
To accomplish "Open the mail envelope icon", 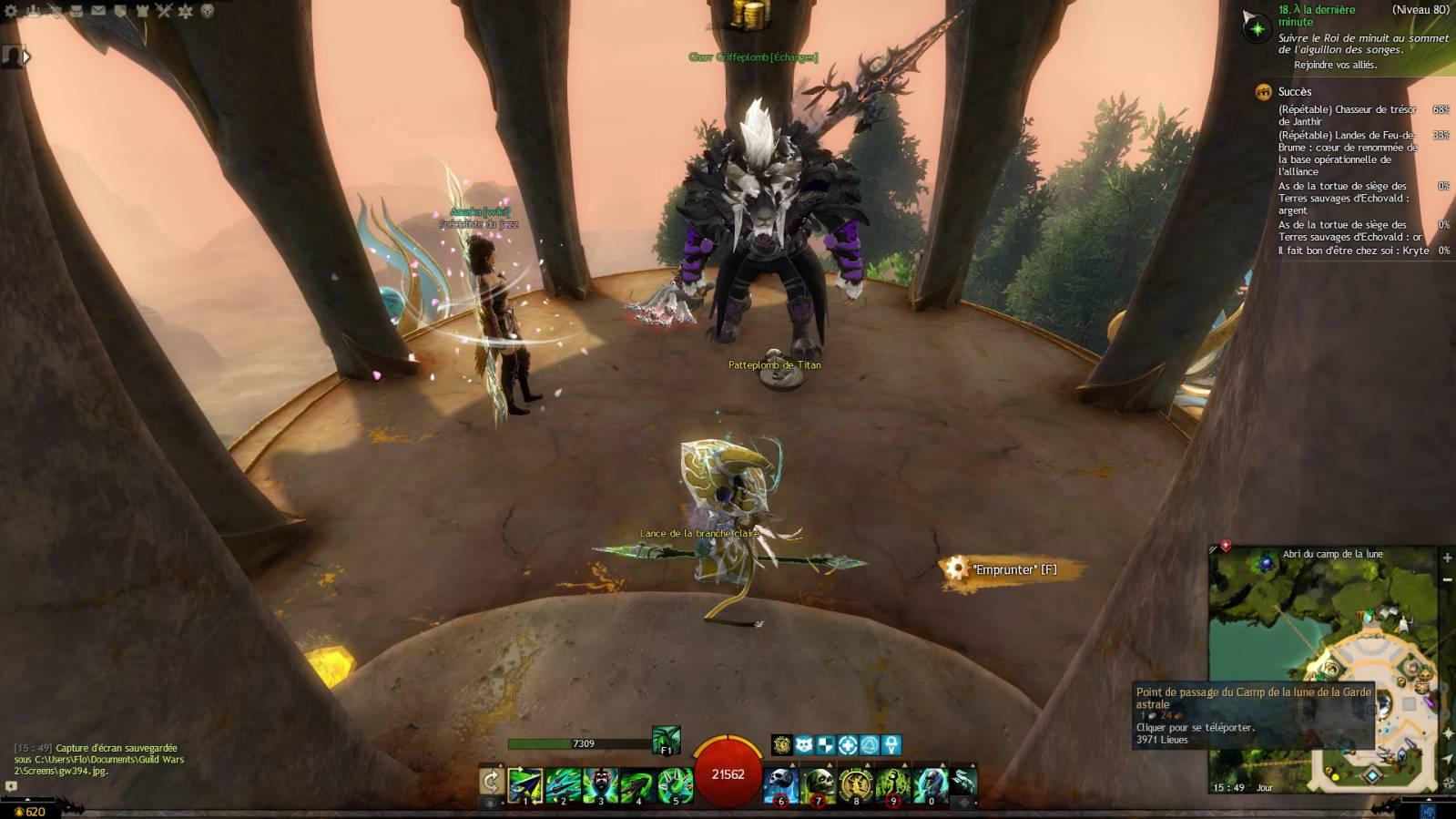I will coord(98,11).
